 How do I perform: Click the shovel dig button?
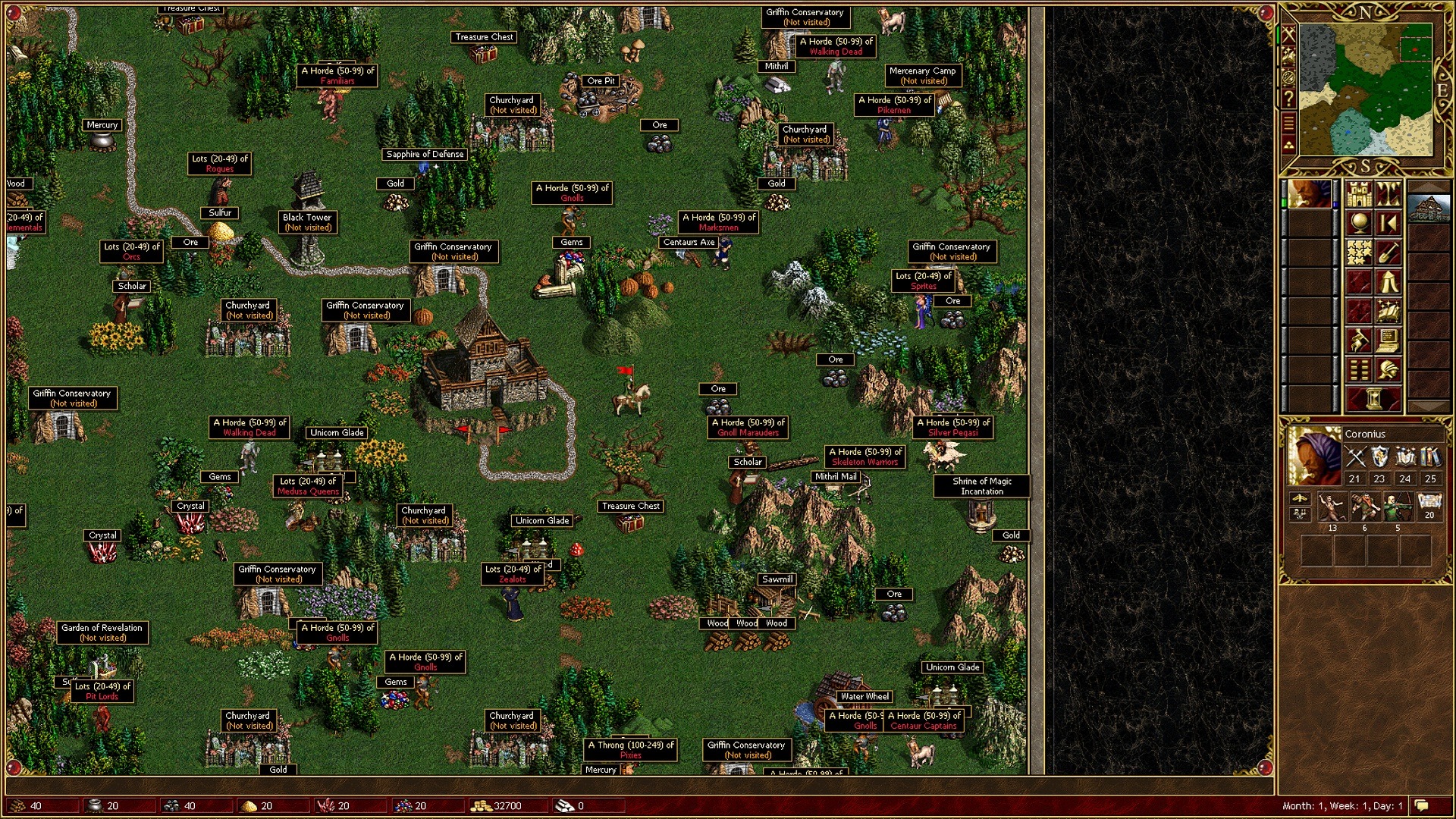point(1389,253)
